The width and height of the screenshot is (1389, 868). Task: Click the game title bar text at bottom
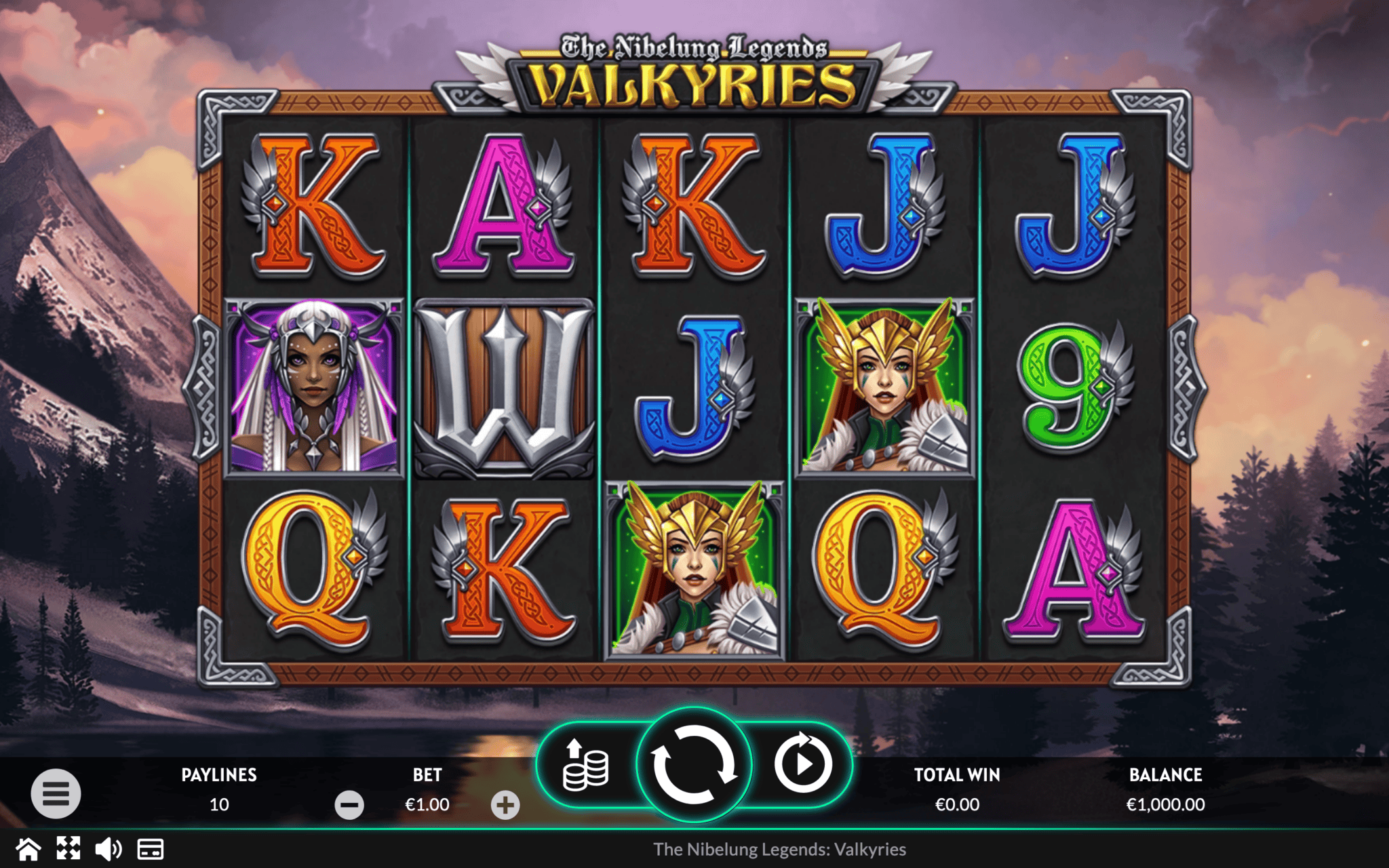781,849
